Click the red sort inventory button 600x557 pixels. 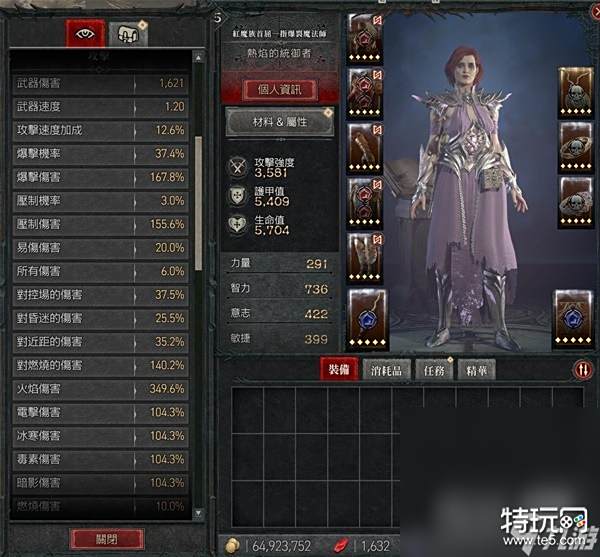pos(582,369)
